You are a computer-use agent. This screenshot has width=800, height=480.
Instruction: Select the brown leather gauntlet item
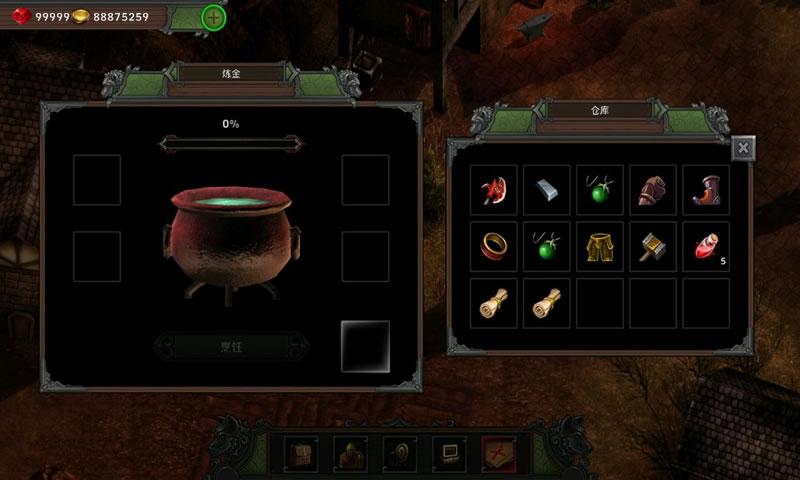654,190
